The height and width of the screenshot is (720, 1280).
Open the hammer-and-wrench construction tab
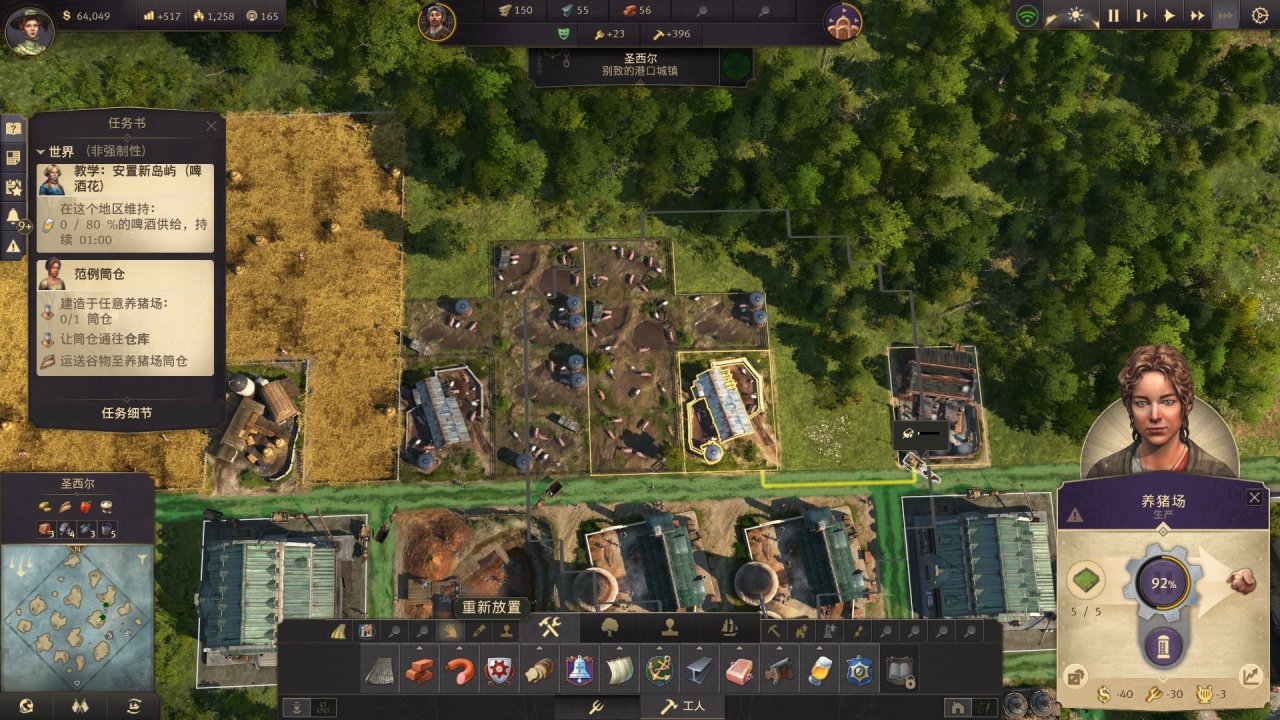pos(552,629)
